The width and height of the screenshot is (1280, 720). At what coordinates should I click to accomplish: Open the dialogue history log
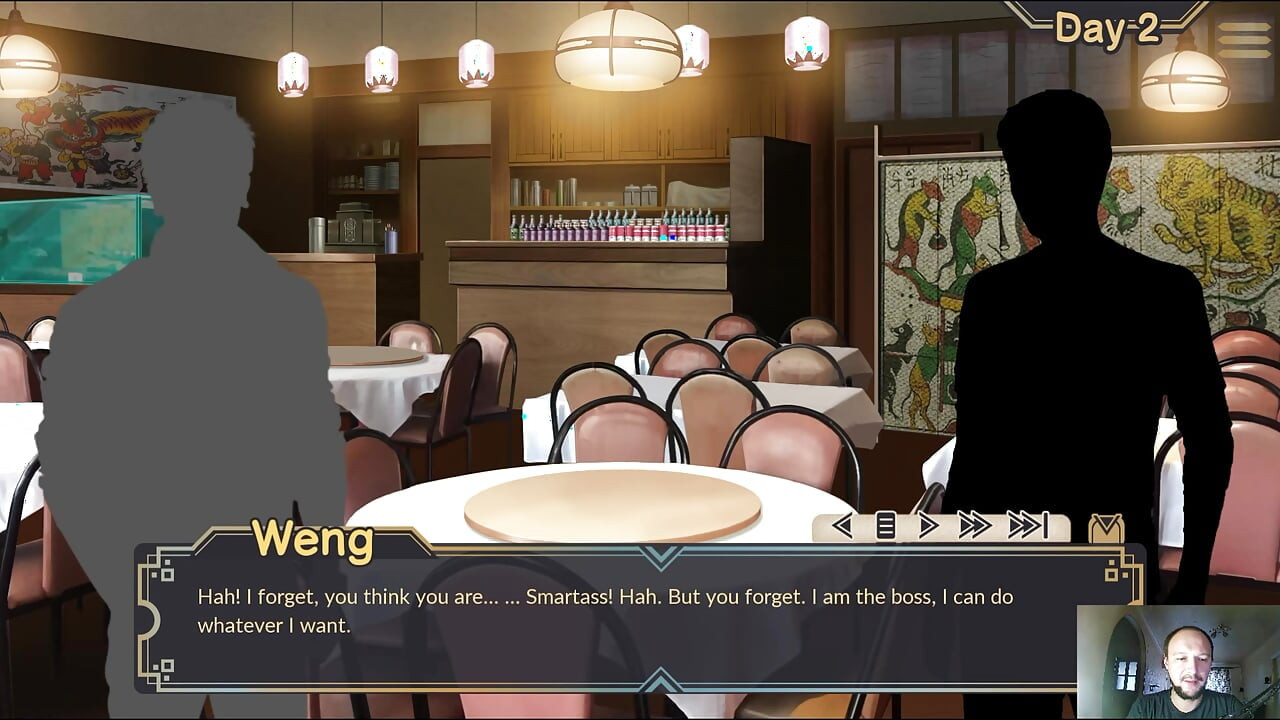coord(885,526)
